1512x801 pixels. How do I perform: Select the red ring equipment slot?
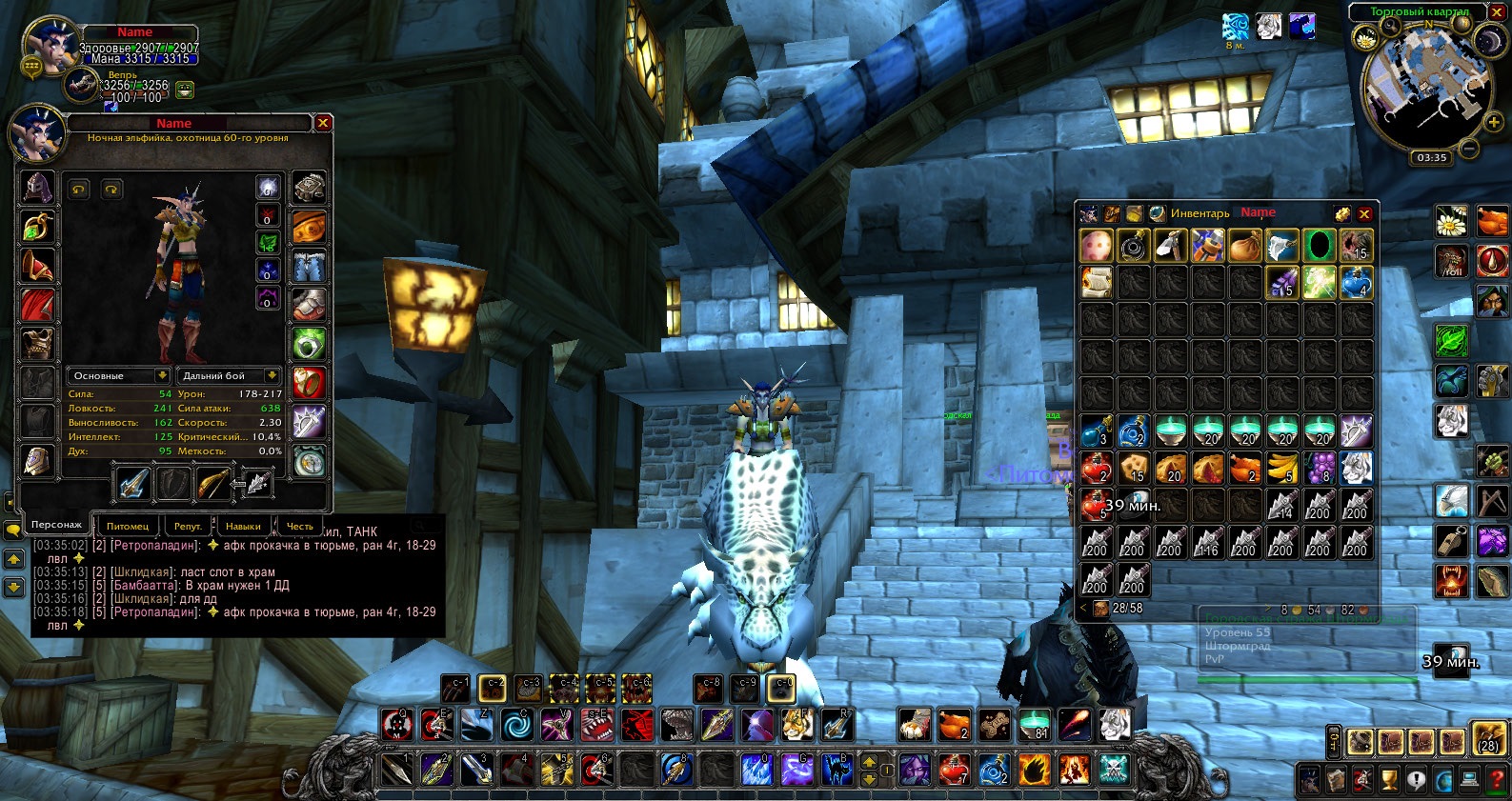[310, 382]
